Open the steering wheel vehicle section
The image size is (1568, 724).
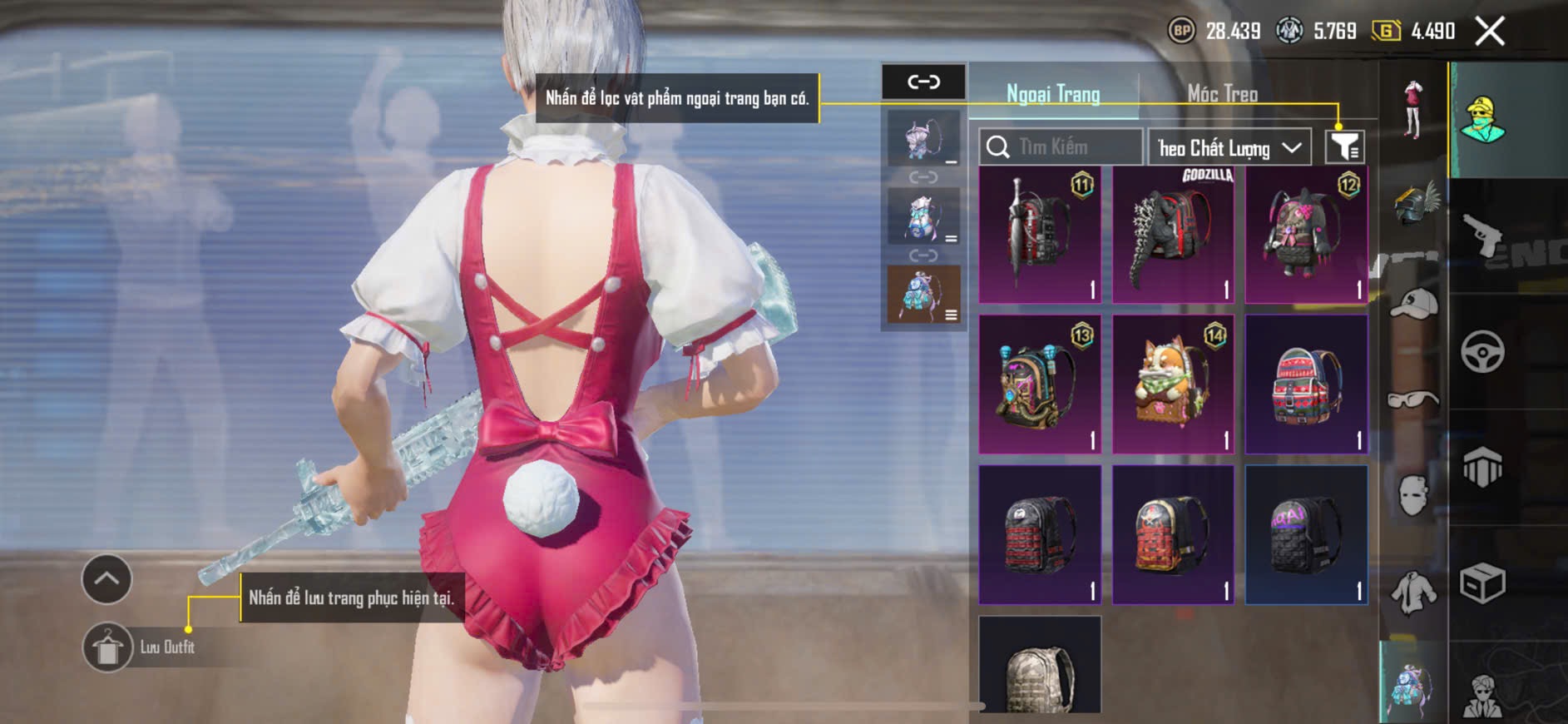click(x=1483, y=352)
